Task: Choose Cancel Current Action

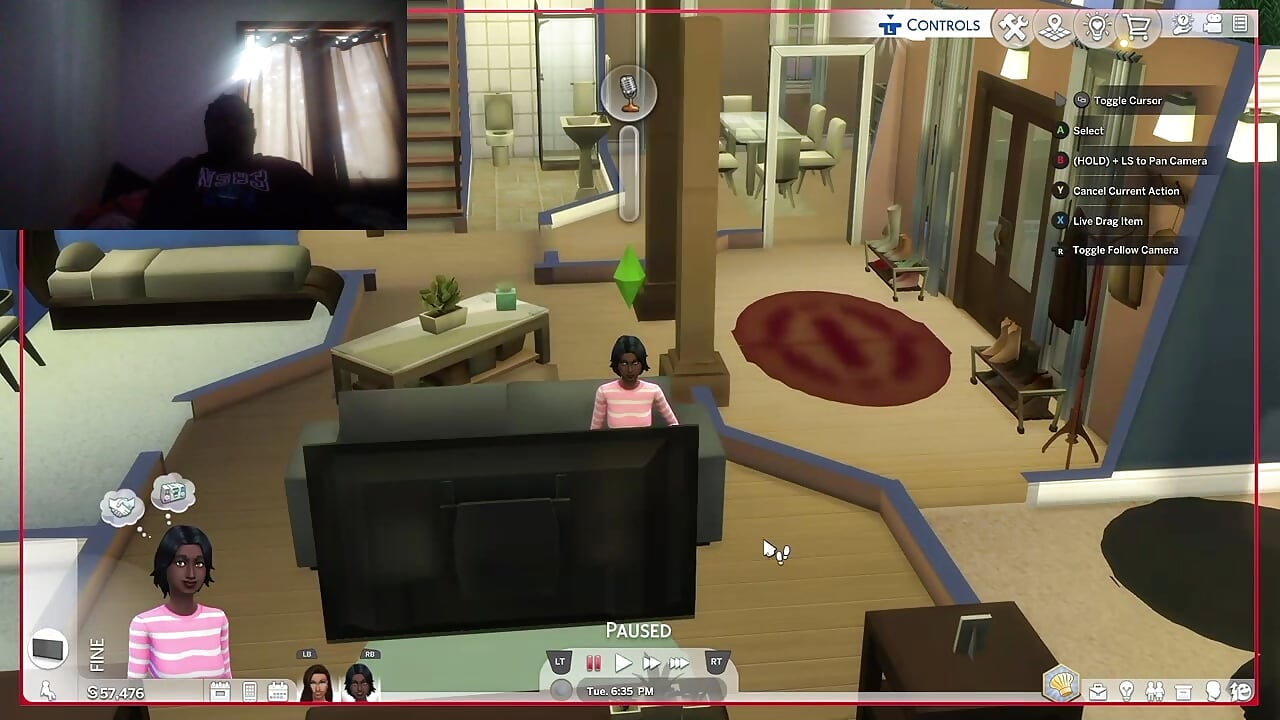Action: (1122, 190)
